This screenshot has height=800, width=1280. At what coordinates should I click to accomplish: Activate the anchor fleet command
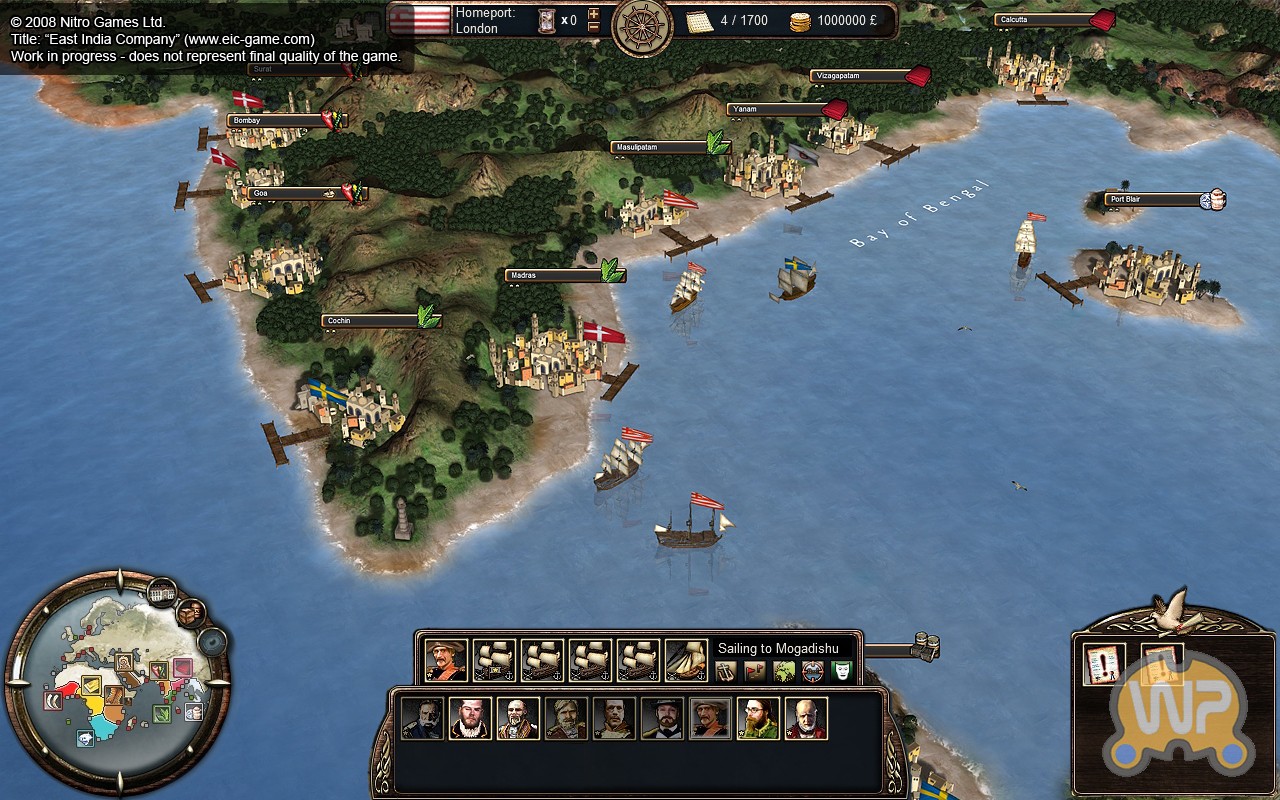point(726,672)
